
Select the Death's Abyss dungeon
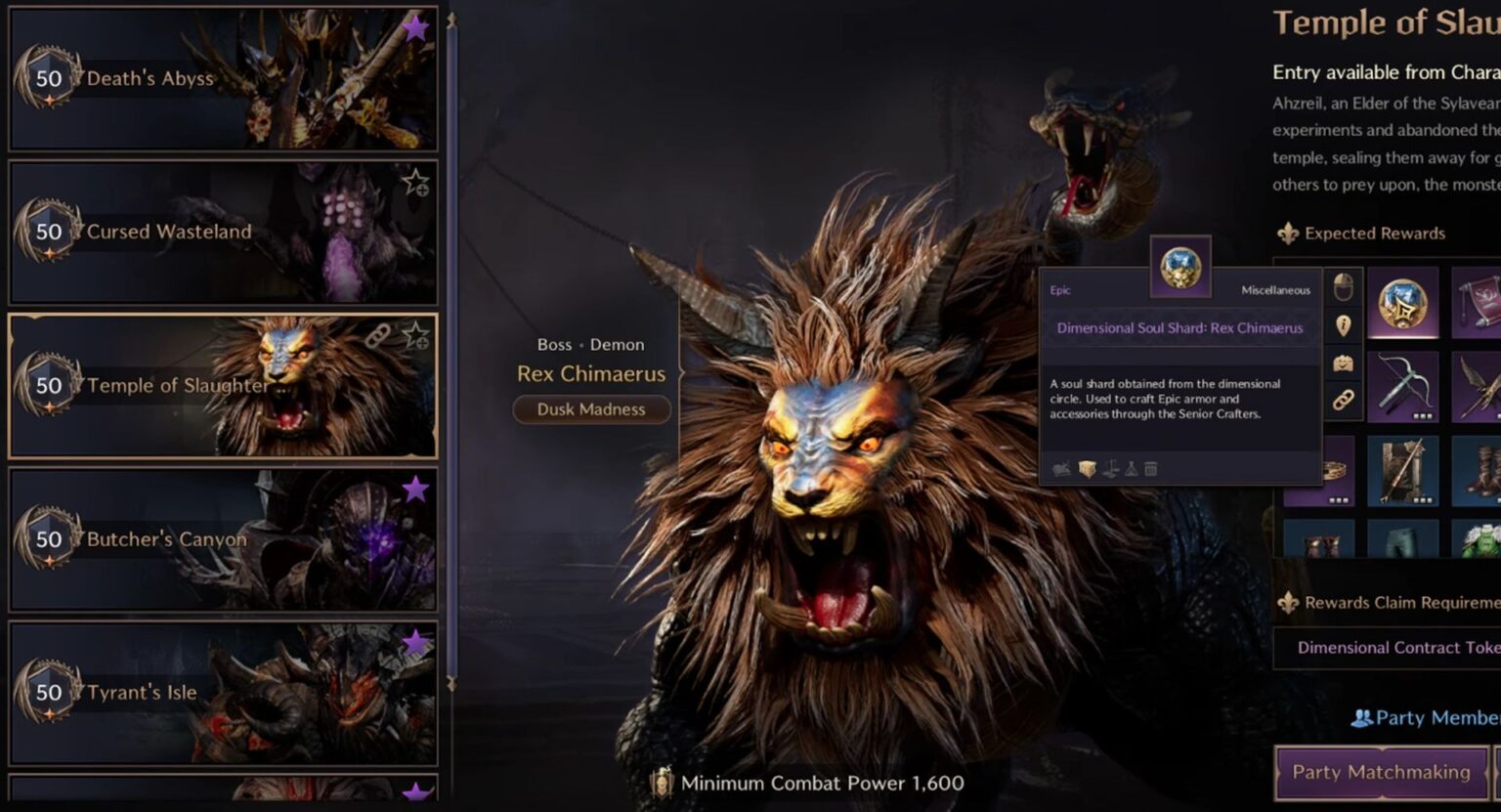point(223,79)
